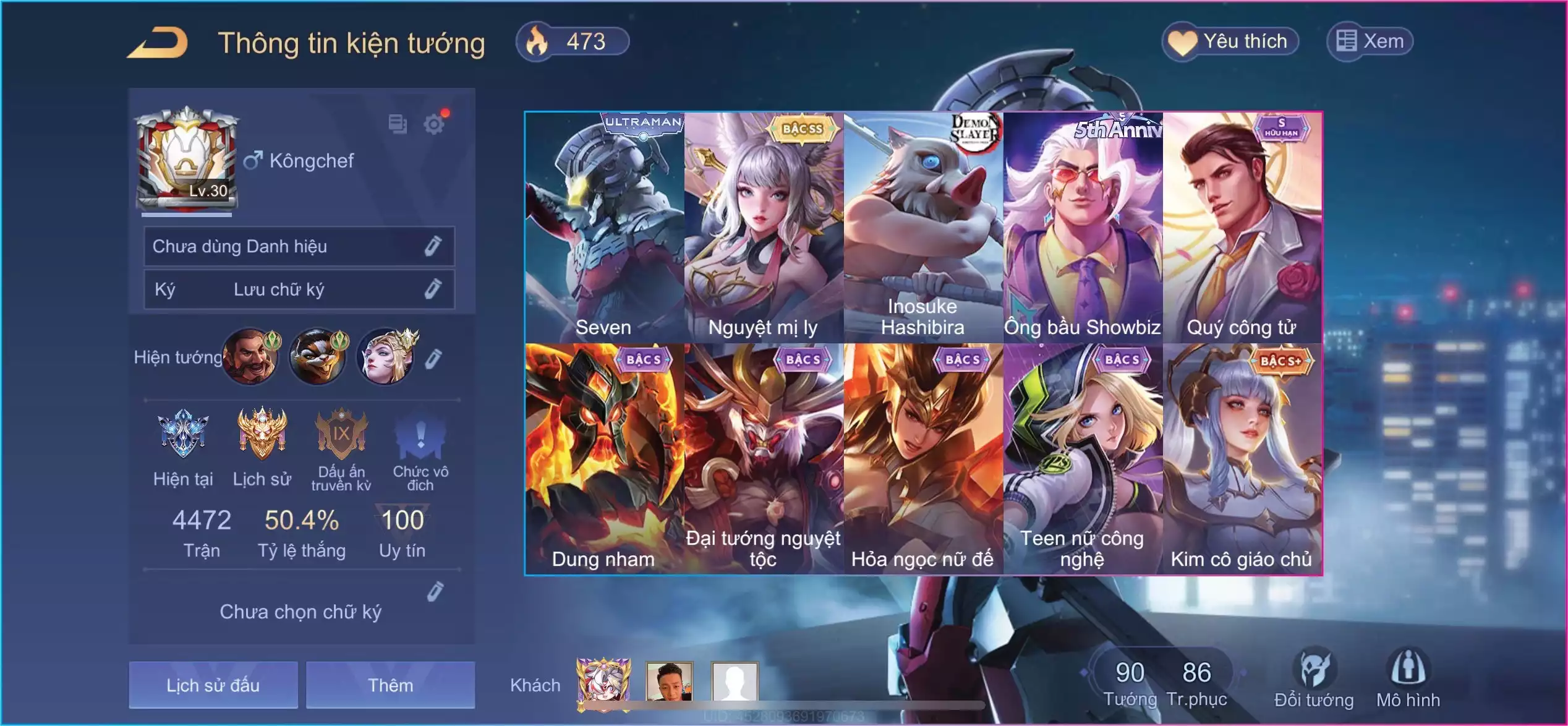The image size is (1568, 726).
Task: Select the Ông bầu Showbiz skin card
Action: [x=1083, y=227]
